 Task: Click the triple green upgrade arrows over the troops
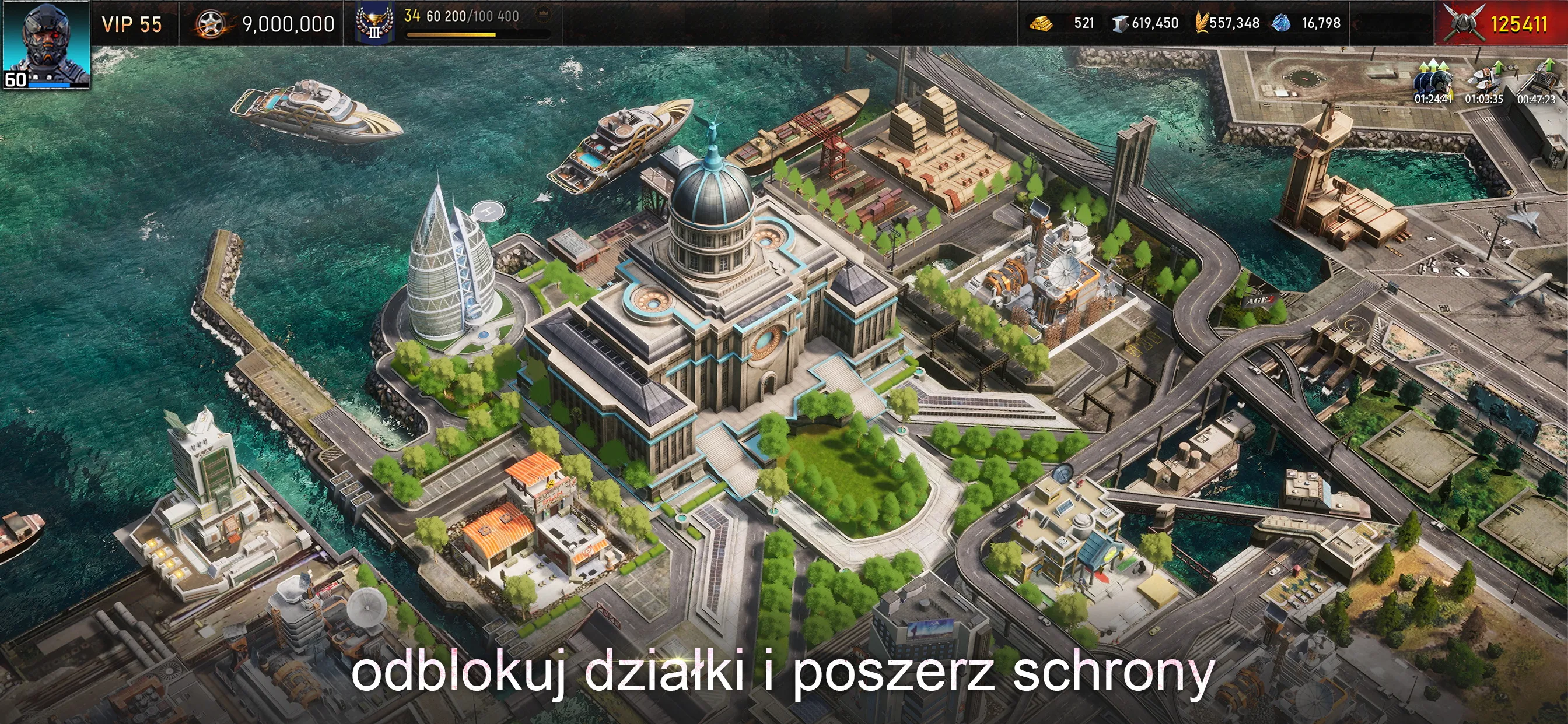coord(1434,67)
